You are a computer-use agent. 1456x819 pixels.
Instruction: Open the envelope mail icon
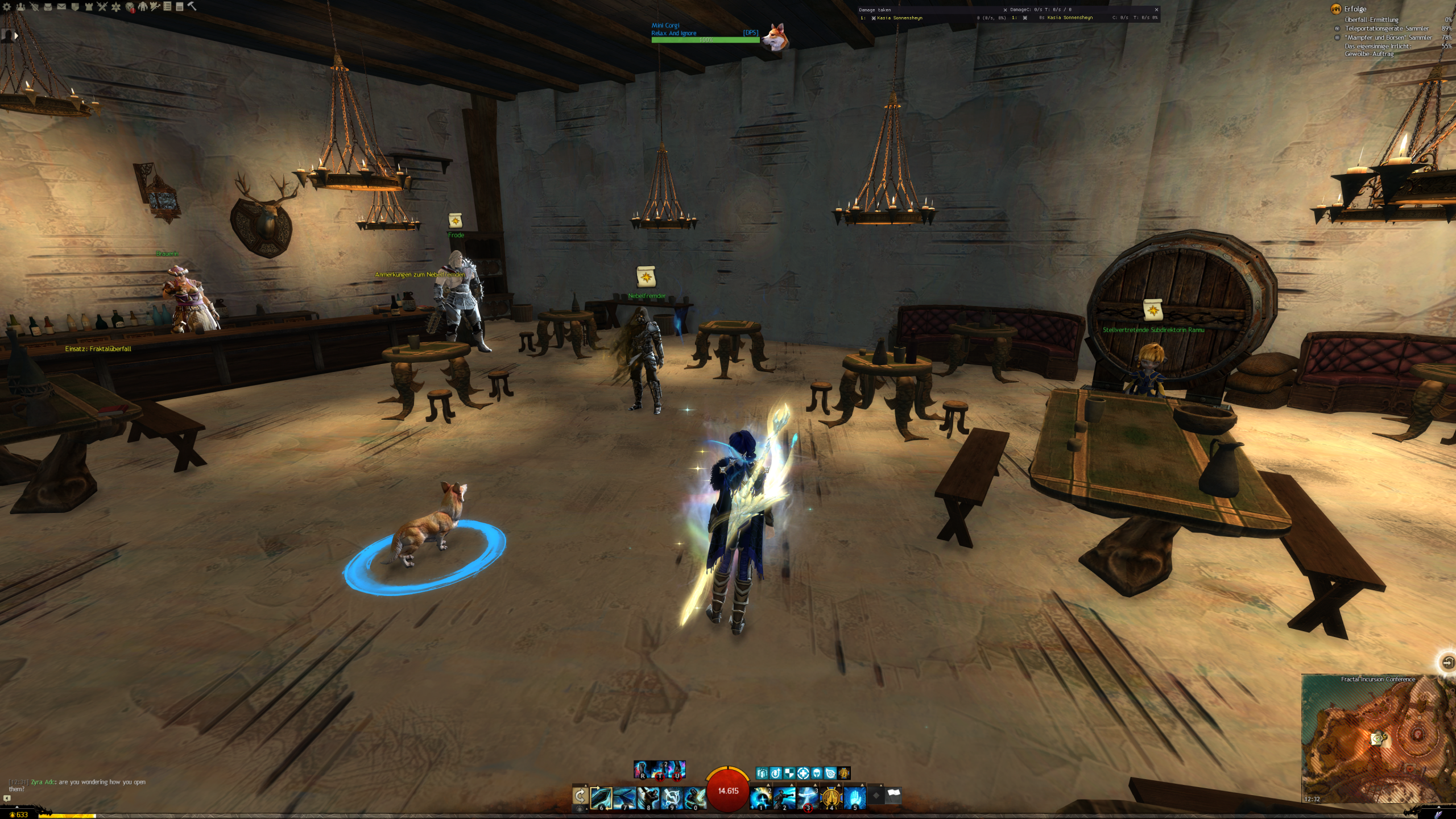click(61, 7)
